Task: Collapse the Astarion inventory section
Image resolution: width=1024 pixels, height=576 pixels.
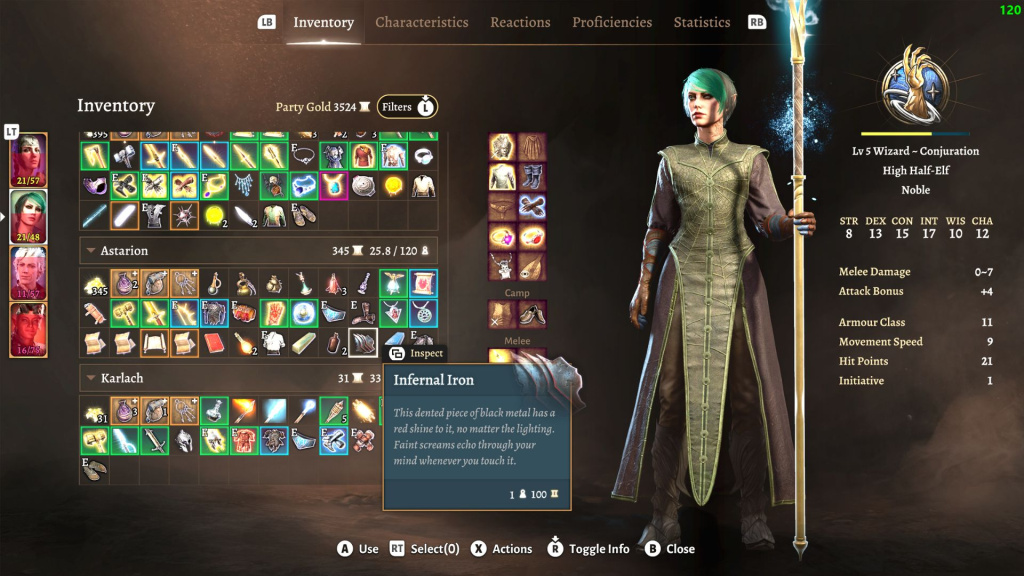Action: (92, 251)
